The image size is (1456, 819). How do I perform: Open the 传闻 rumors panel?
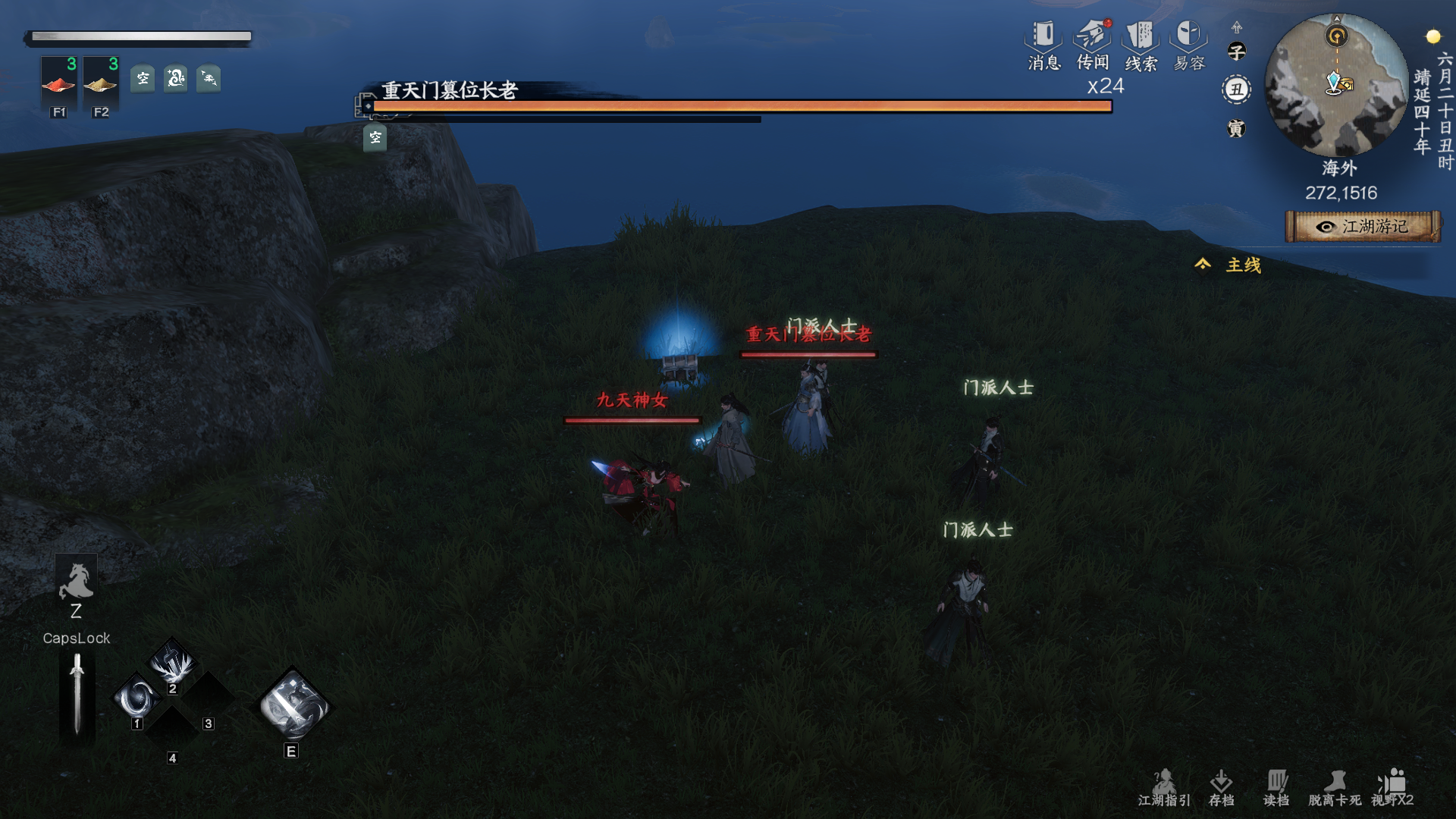pyautogui.click(x=1093, y=45)
